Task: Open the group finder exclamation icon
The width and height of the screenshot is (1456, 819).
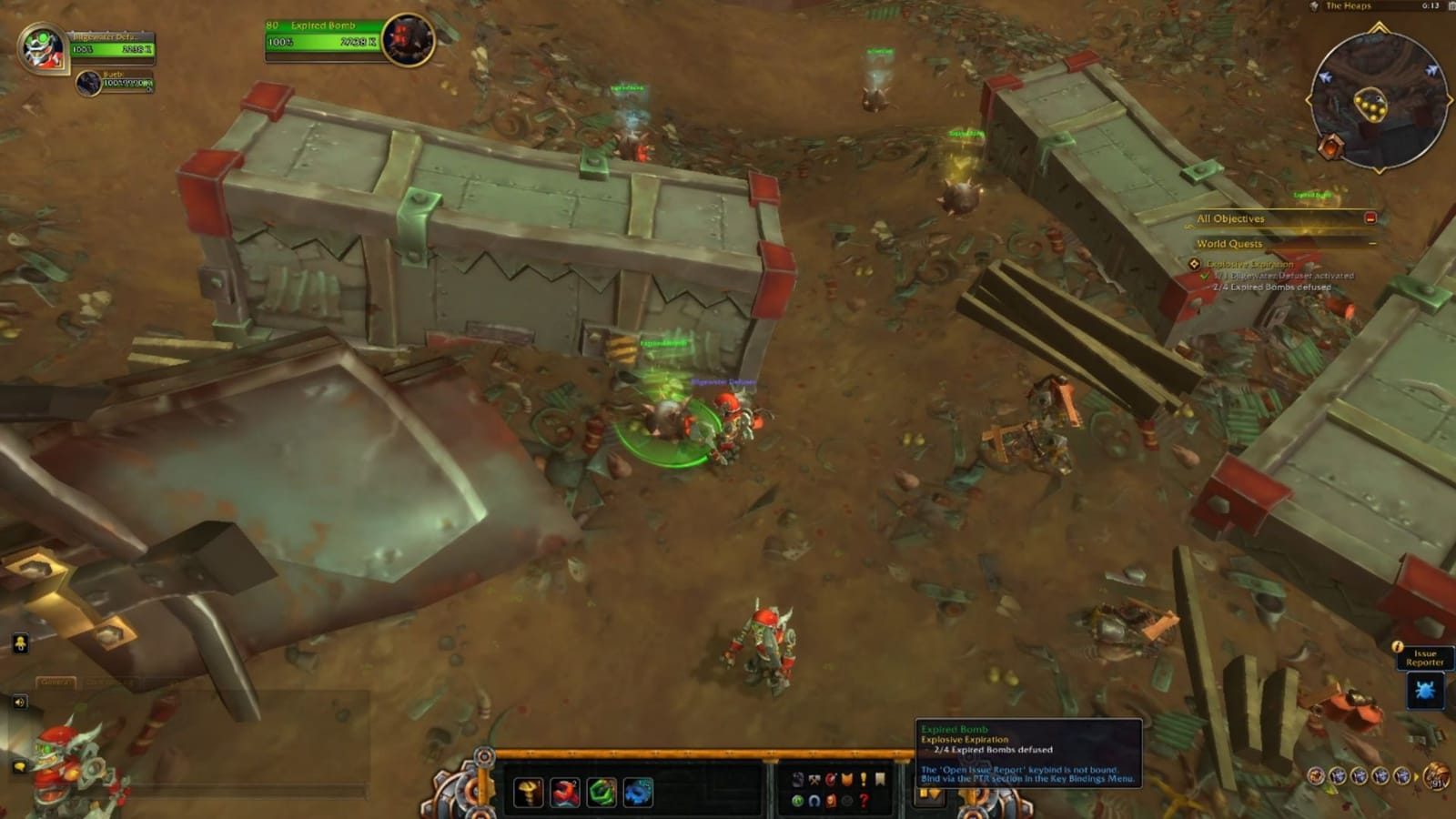Action: [863, 779]
